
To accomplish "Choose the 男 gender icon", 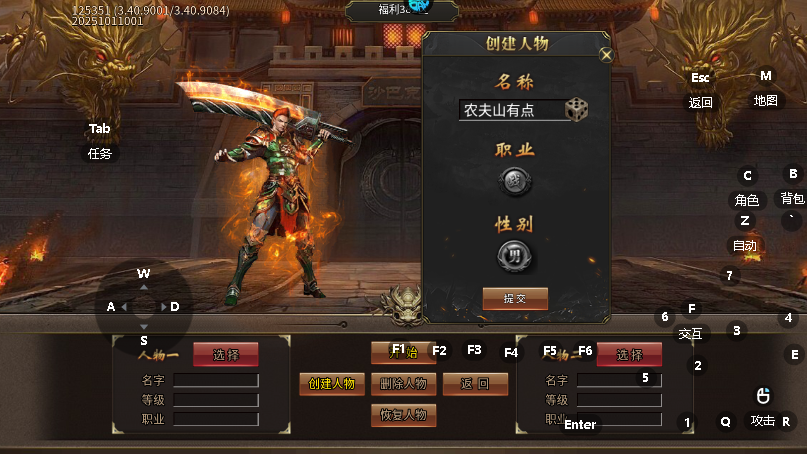I will click(x=515, y=254).
